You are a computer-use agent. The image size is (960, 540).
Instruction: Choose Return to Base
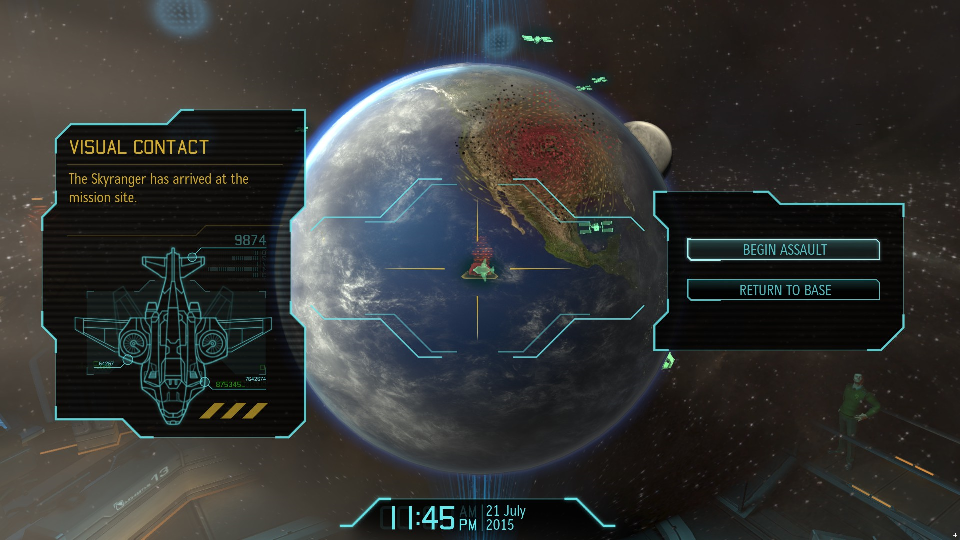784,290
